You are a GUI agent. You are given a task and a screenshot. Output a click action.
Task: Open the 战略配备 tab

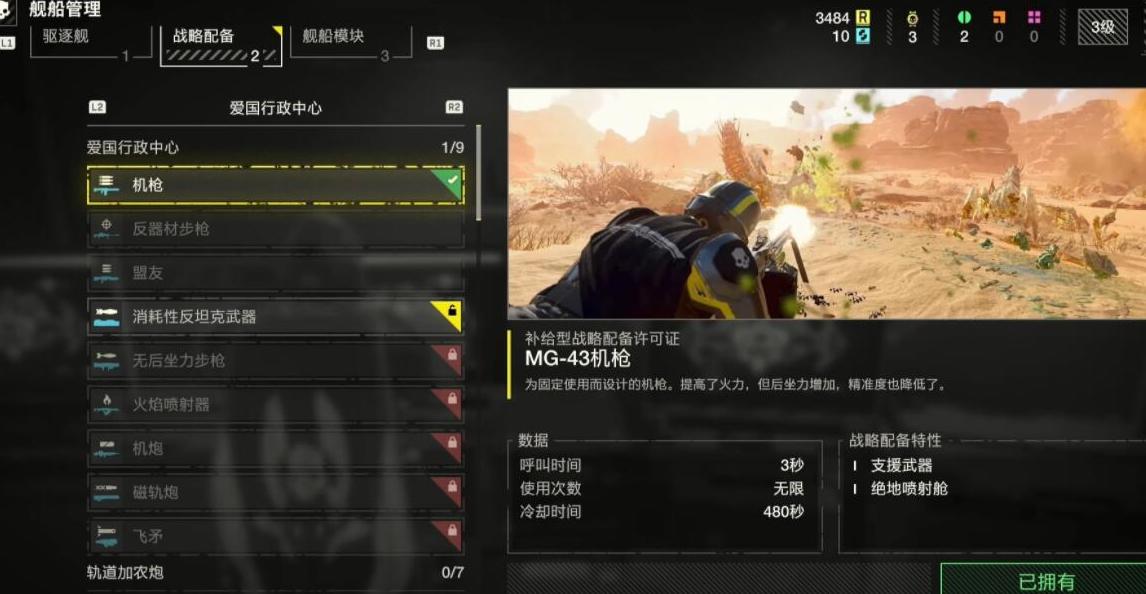pos(220,42)
